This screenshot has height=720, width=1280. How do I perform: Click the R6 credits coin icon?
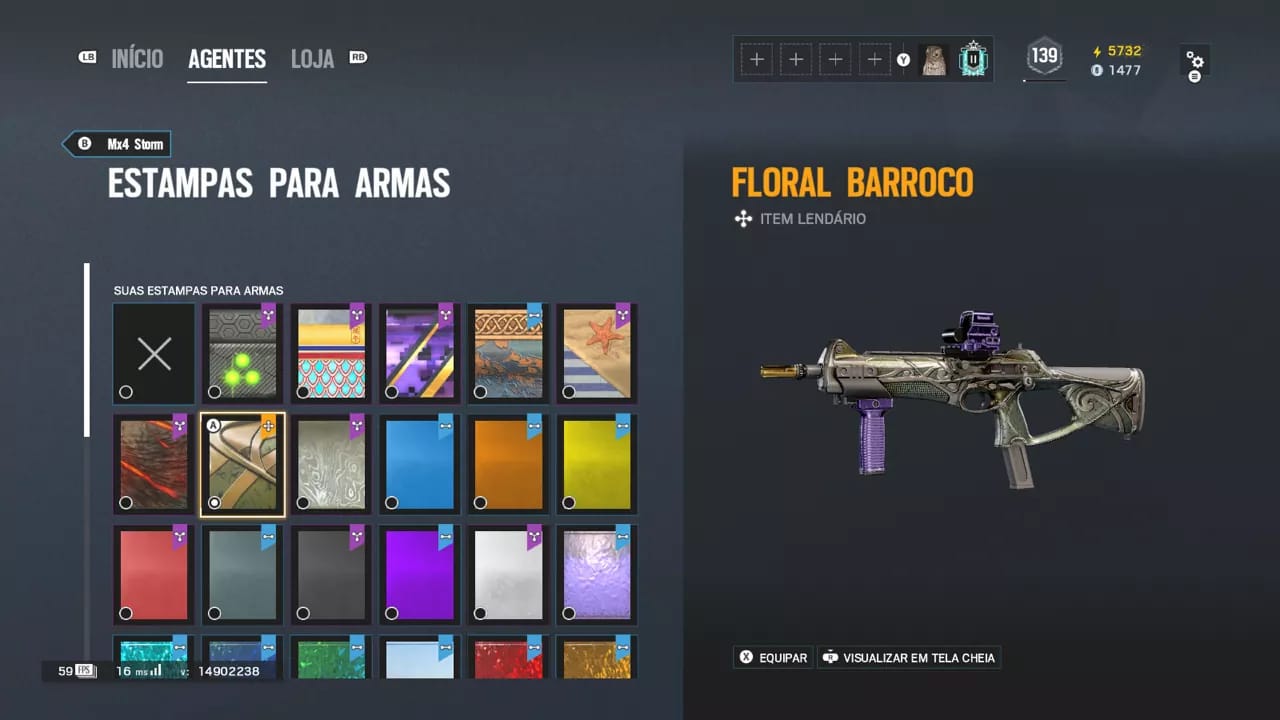point(1097,70)
